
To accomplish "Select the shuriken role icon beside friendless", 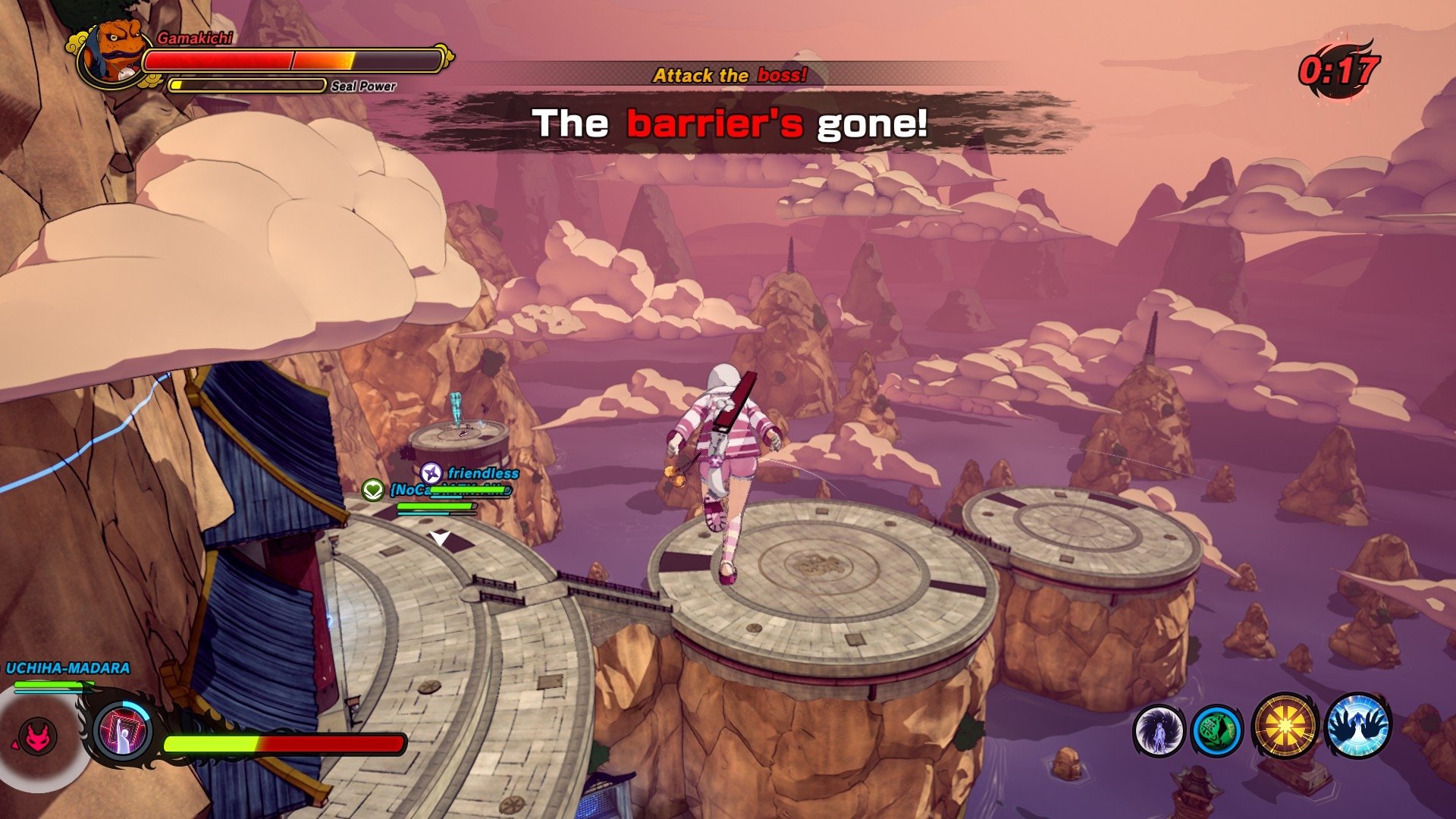I will (x=431, y=474).
